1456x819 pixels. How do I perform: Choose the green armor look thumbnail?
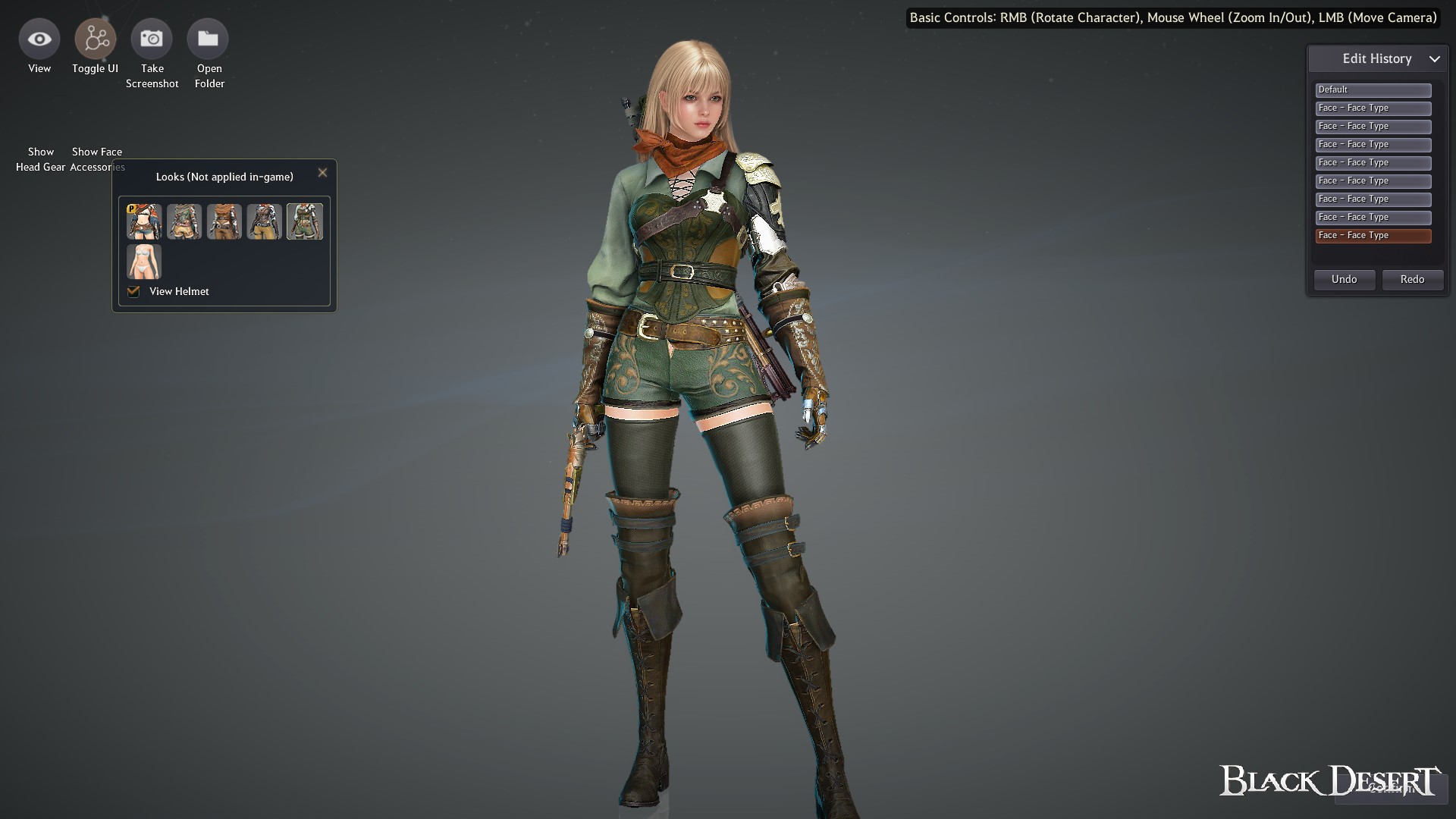tap(305, 221)
